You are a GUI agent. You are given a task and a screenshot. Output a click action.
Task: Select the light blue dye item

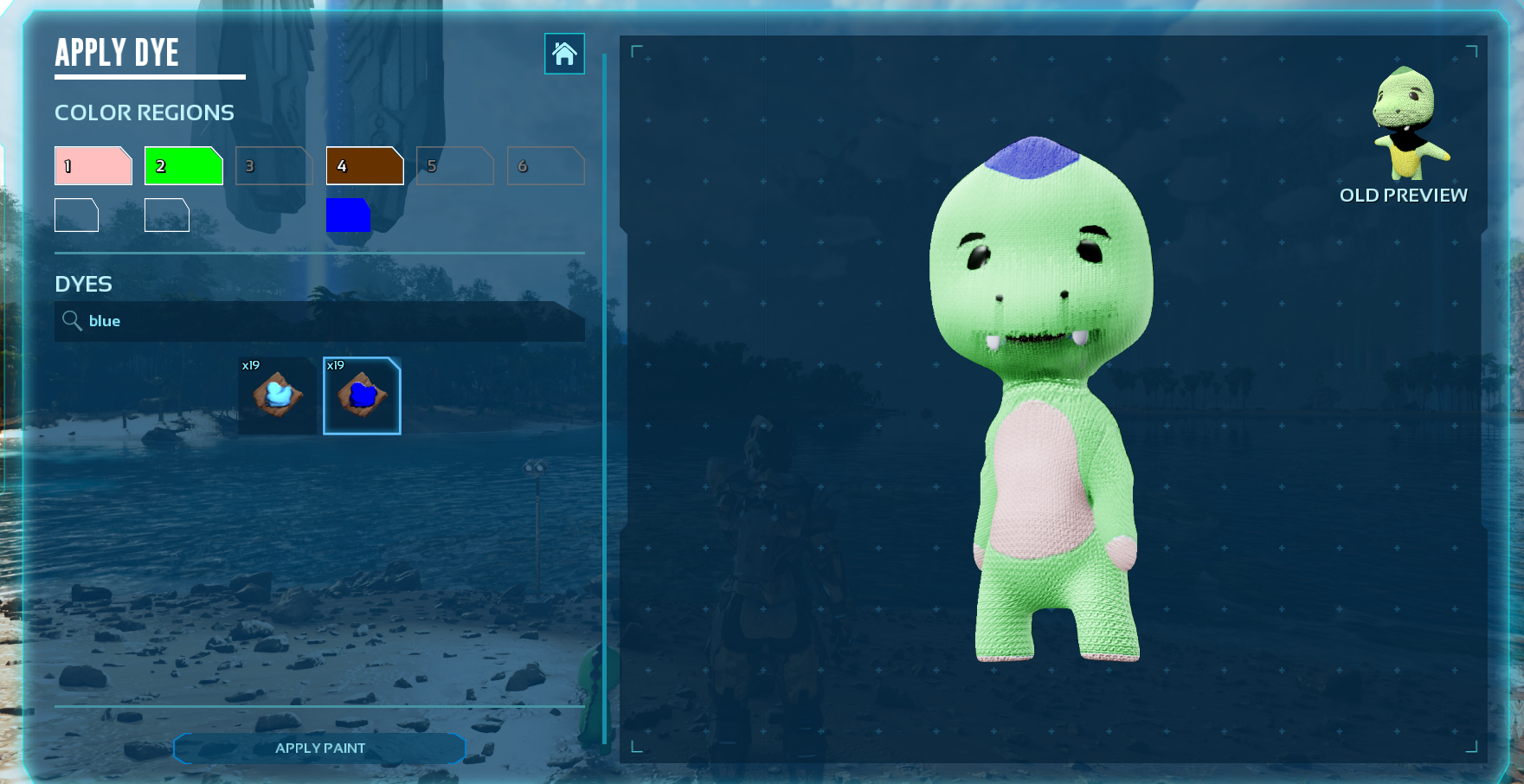coord(278,395)
